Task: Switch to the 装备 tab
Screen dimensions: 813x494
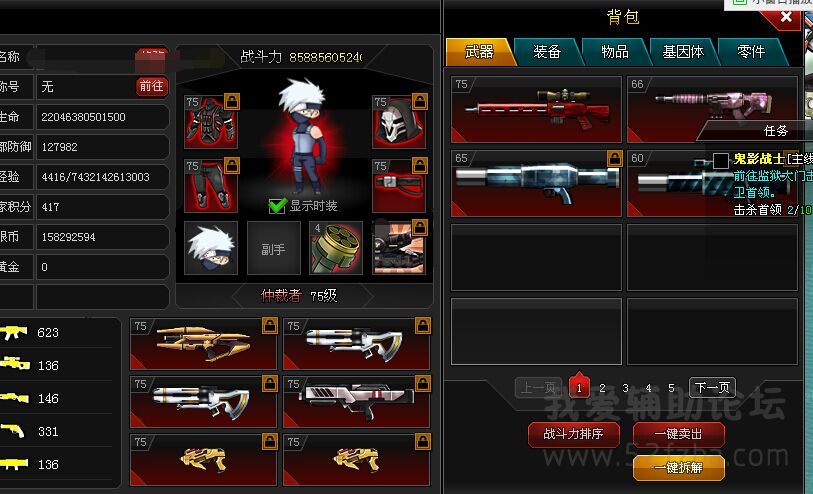Action: pos(547,51)
